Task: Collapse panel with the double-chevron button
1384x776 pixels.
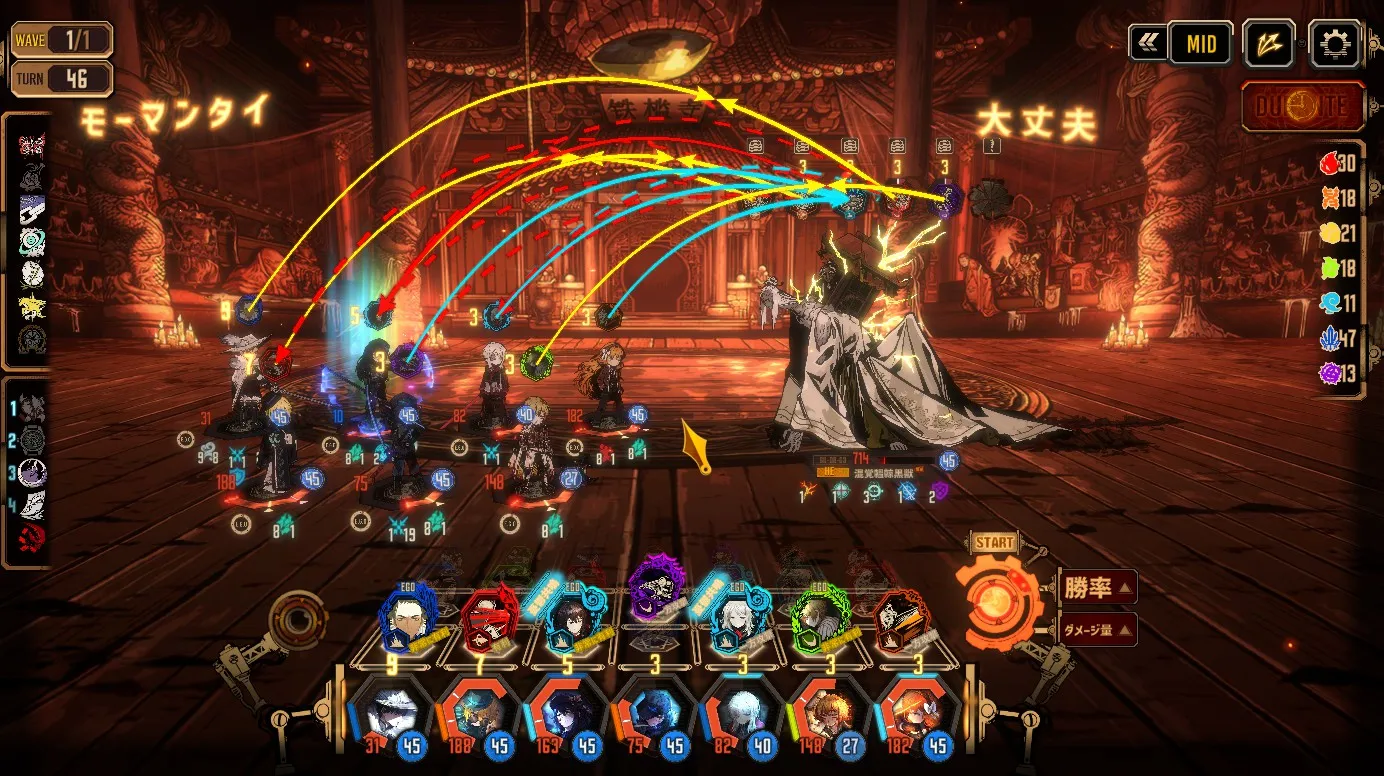Action: (x=1147, y=43)
